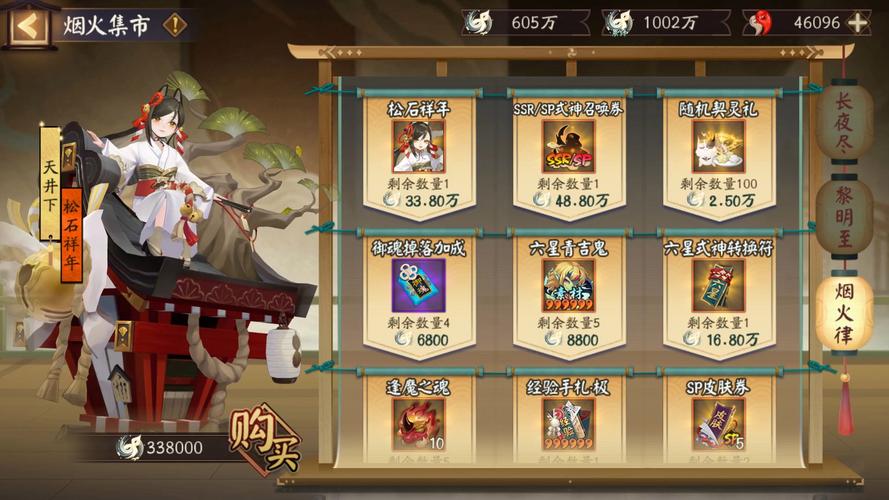The height and width of the screenshot is (500, 889).
Task: Choose the SSR/SP式神召唤券 item
Action: click(567, 148)
